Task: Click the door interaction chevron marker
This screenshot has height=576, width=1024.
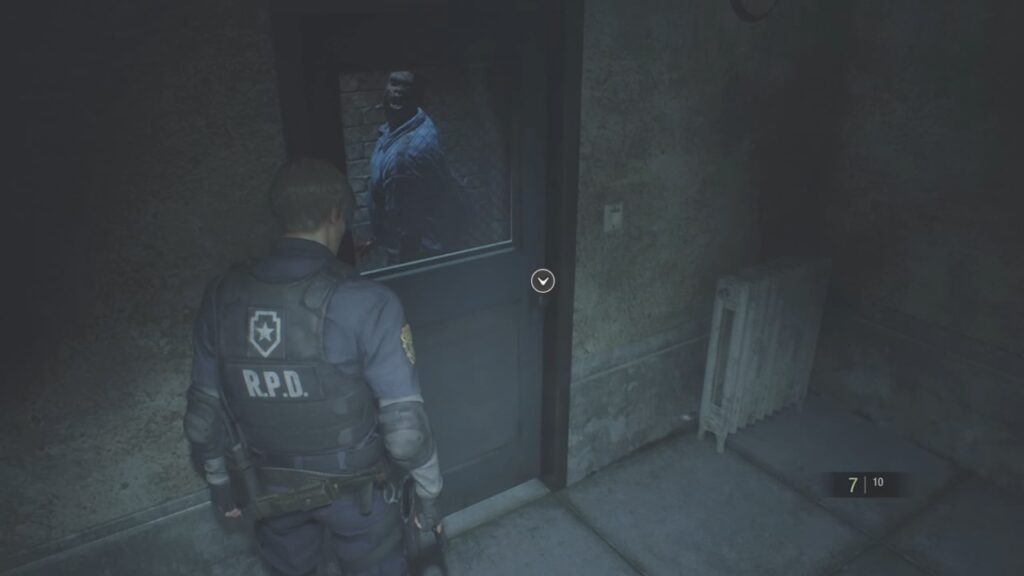Action: coord(542,282)
